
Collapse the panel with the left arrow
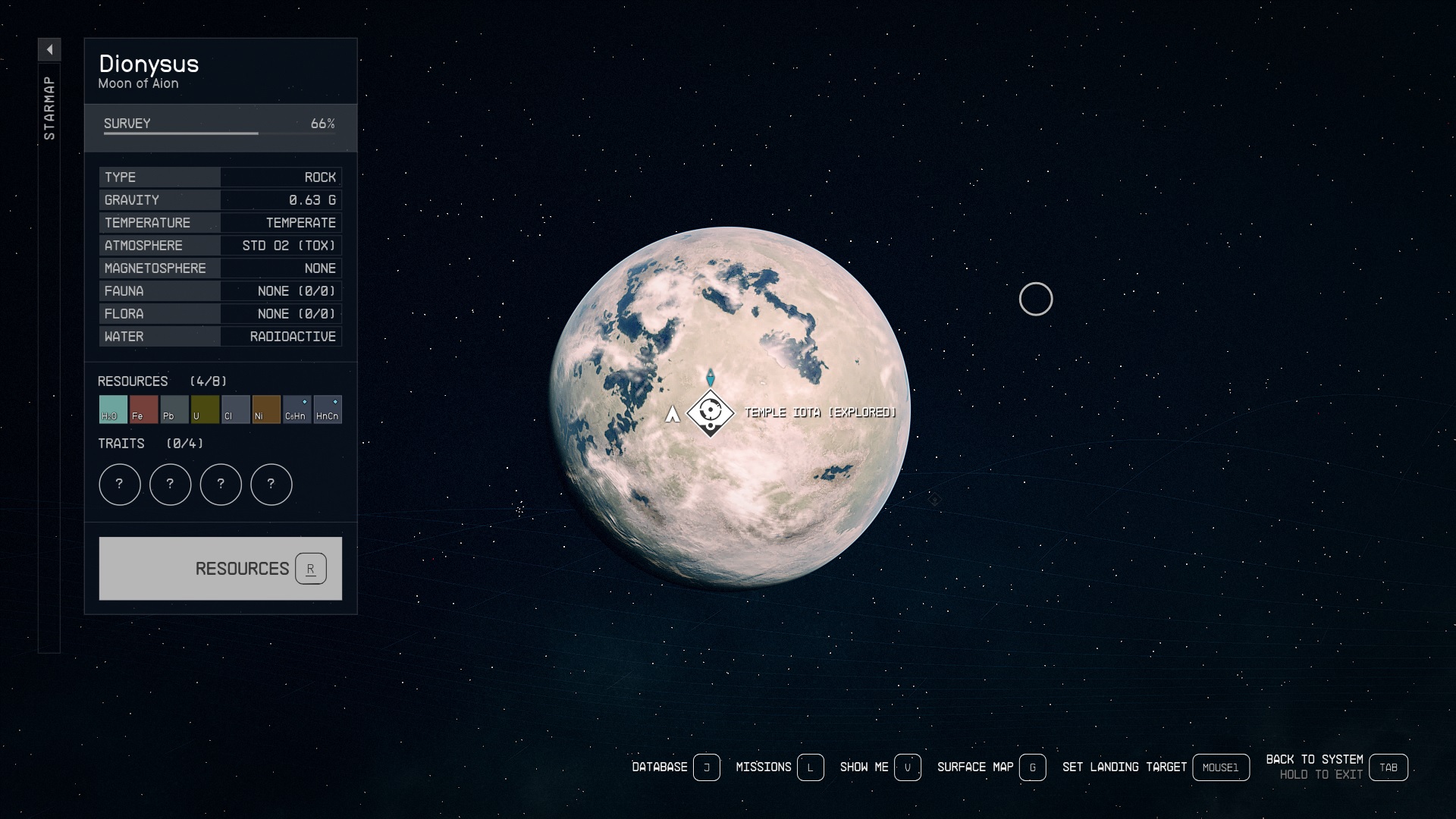(x=49, y=50)
